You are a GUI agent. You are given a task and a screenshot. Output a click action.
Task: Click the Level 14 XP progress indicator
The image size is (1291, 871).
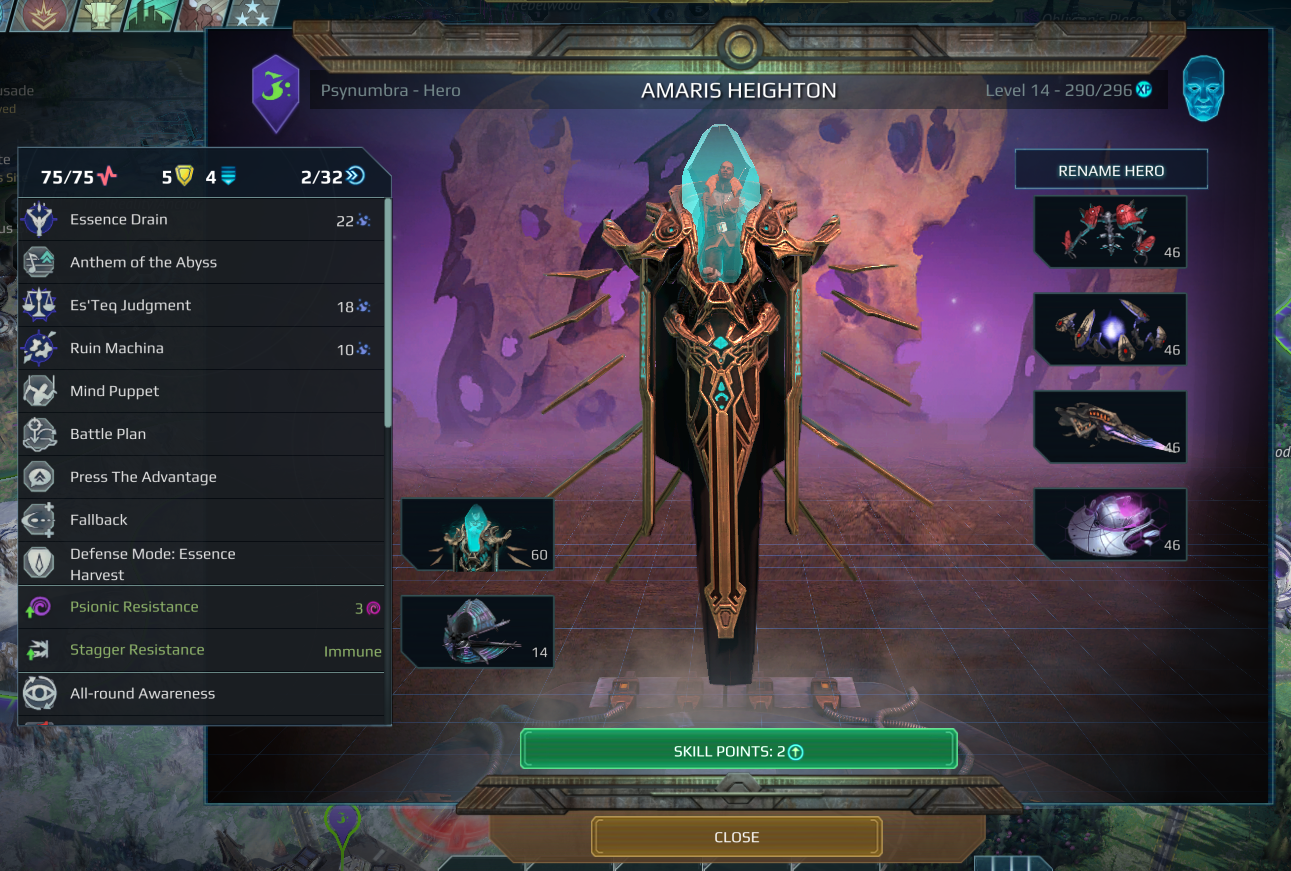coord(1071,89)
